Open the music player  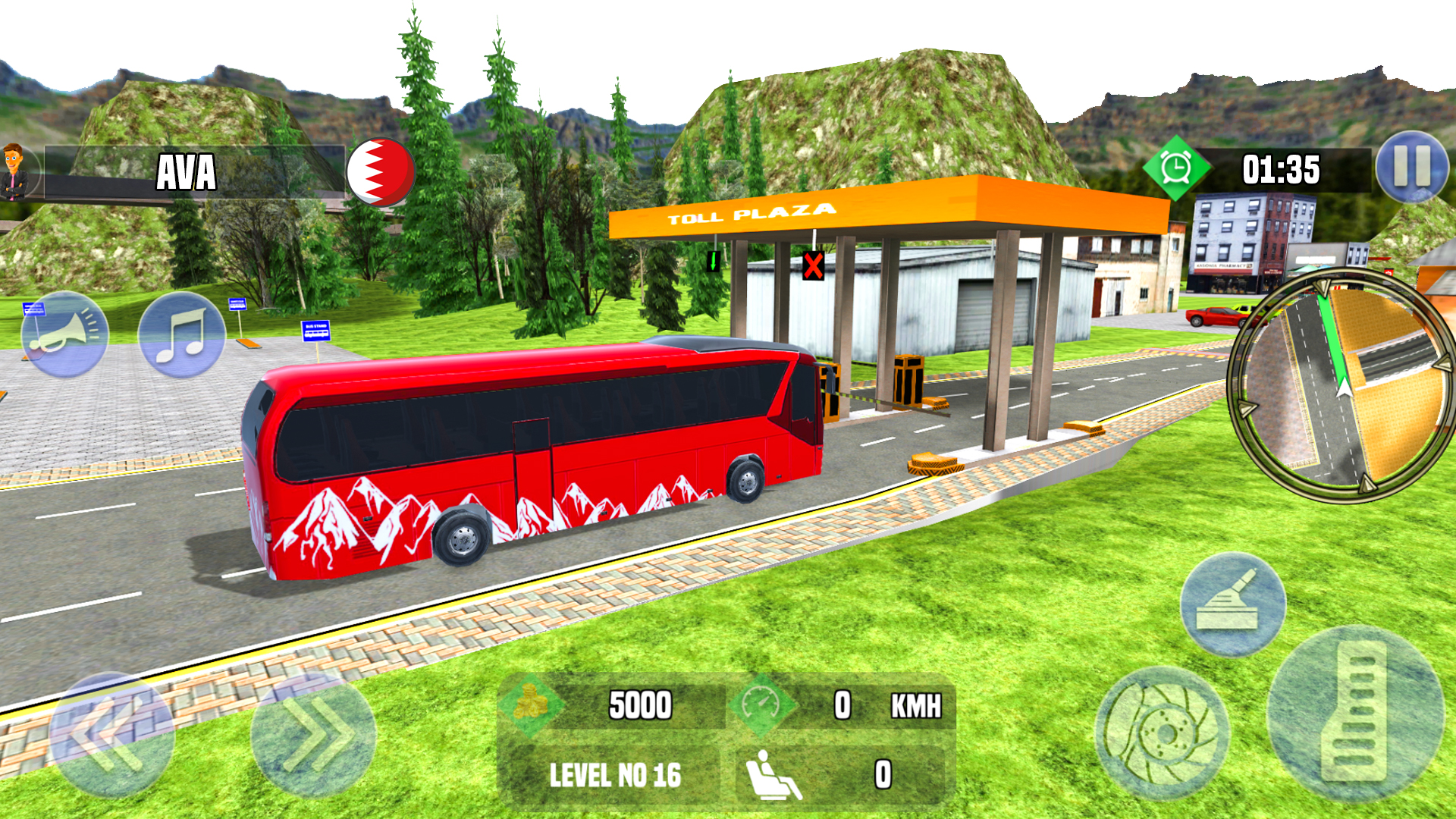182,334
